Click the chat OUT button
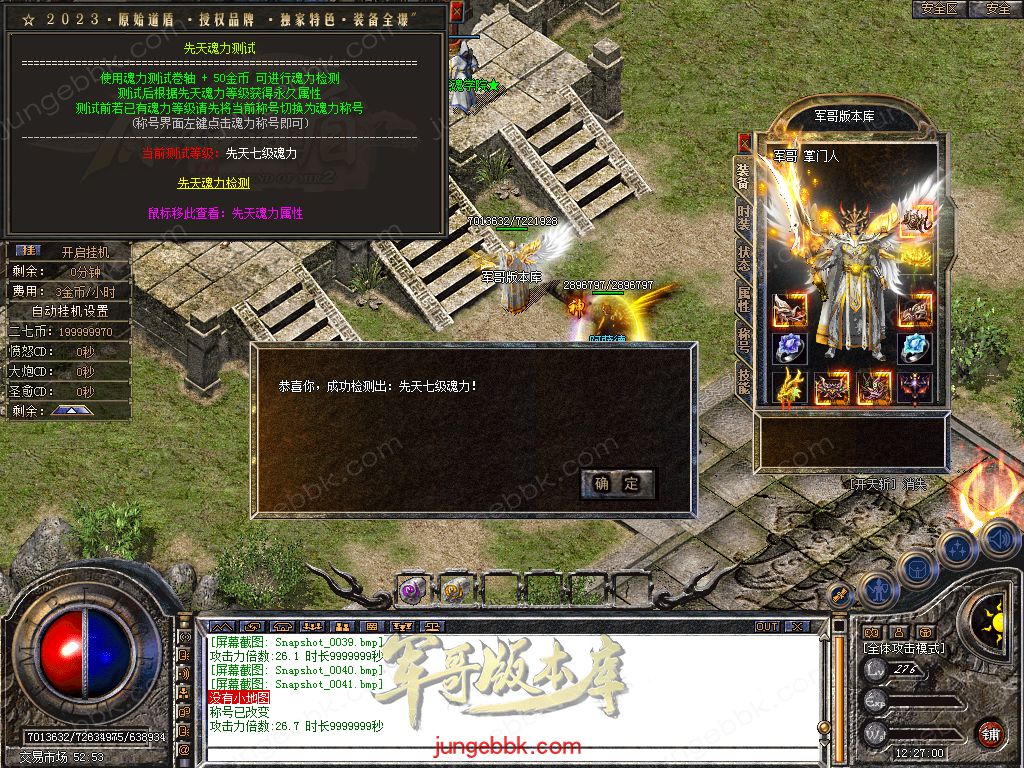This screenshot has height=768, width=1024. click(766, 626)
